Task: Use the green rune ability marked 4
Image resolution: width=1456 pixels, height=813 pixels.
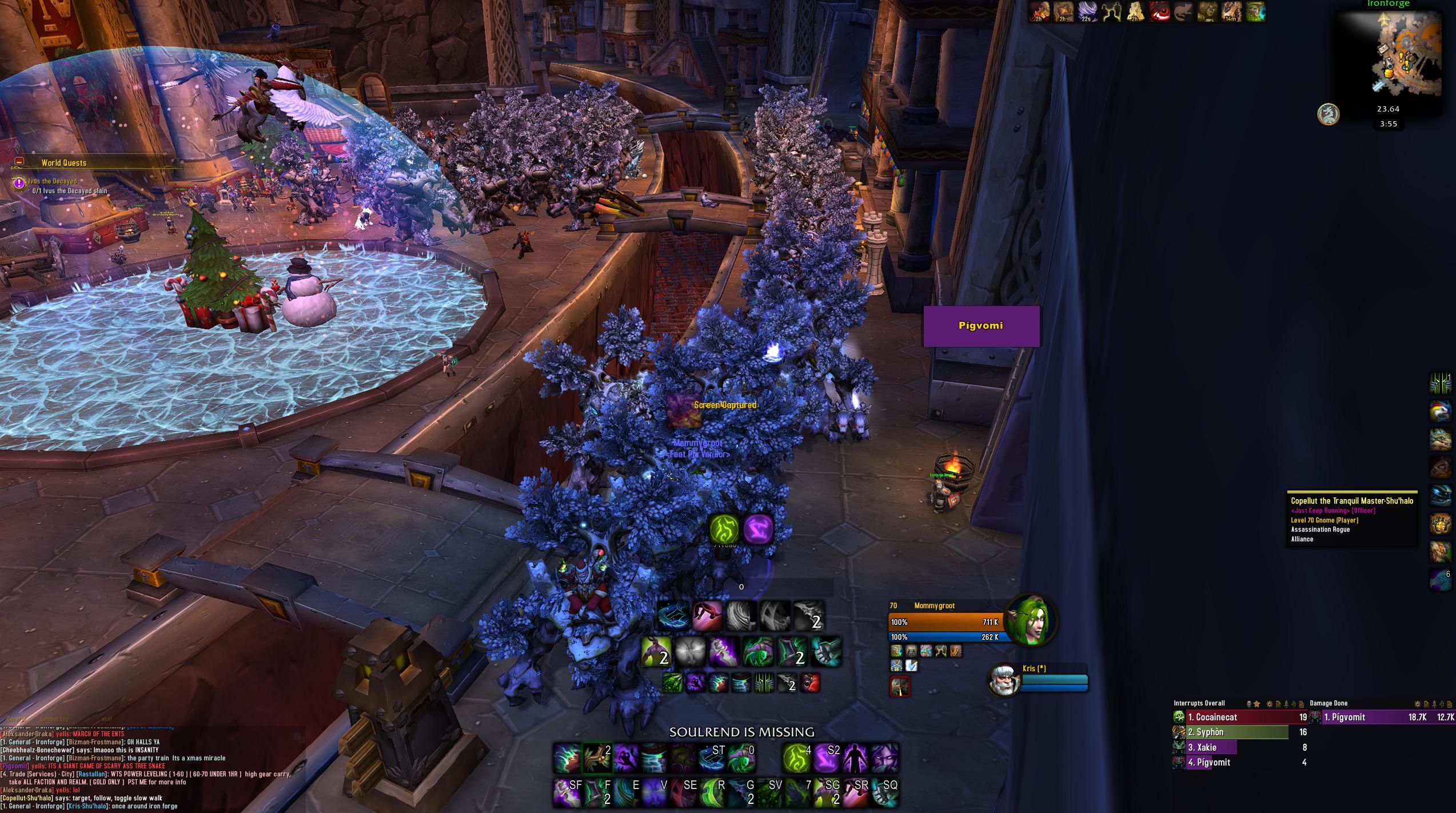Action: (796, 758)
